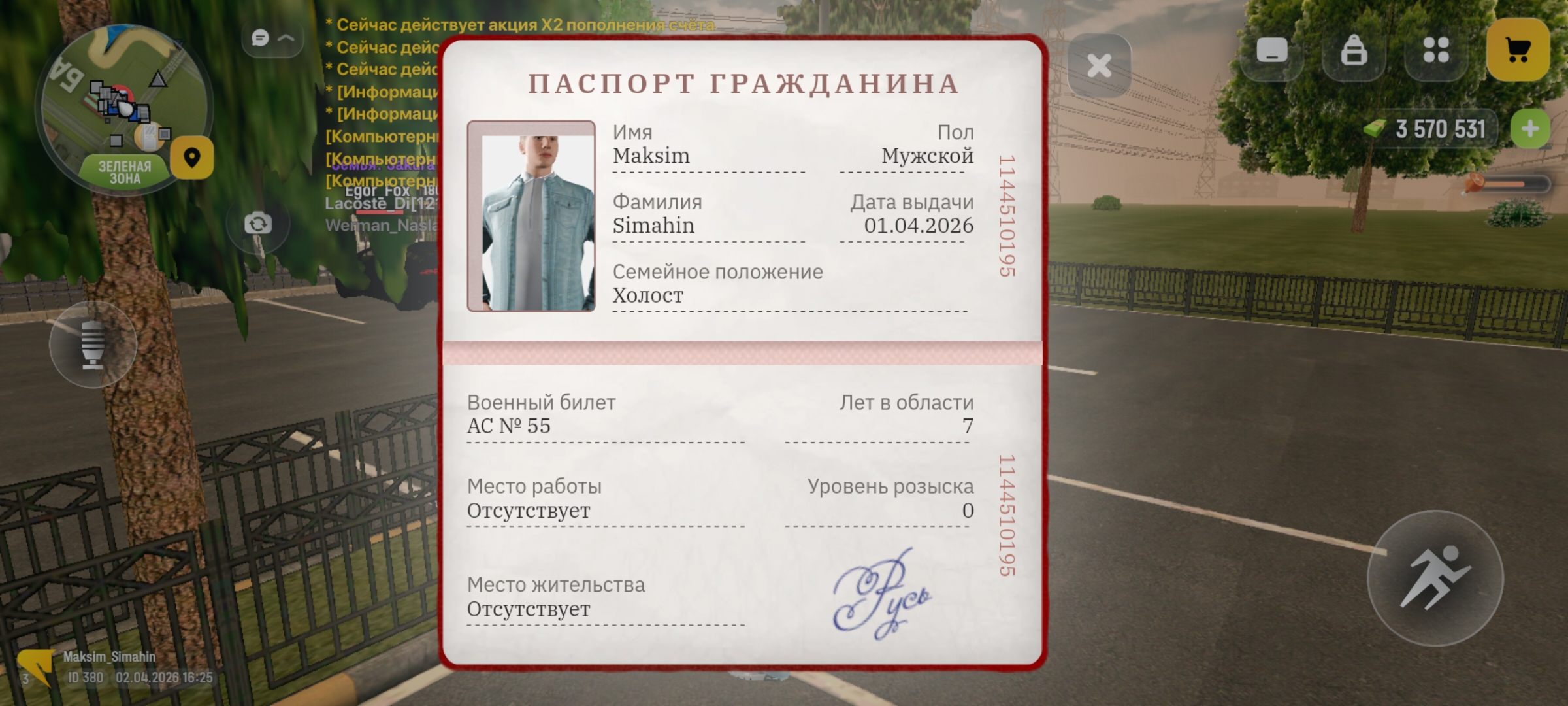Viewport: 1568px width, 706px height.
Task: Open chat via the speech bubble icon
Action: pos(259,37)
